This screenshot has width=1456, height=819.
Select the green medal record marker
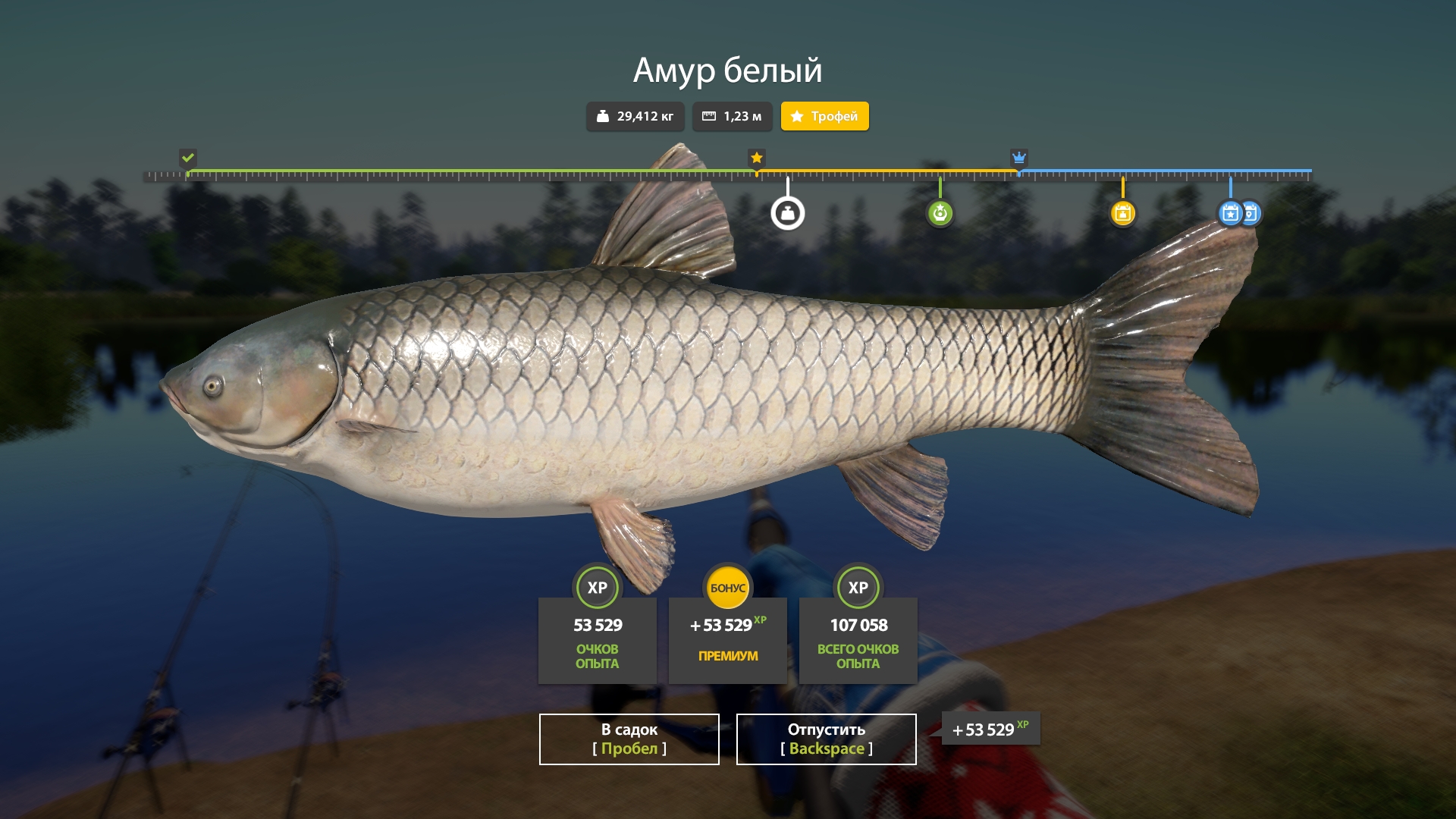pyautogui.click(x=940, y=213)
